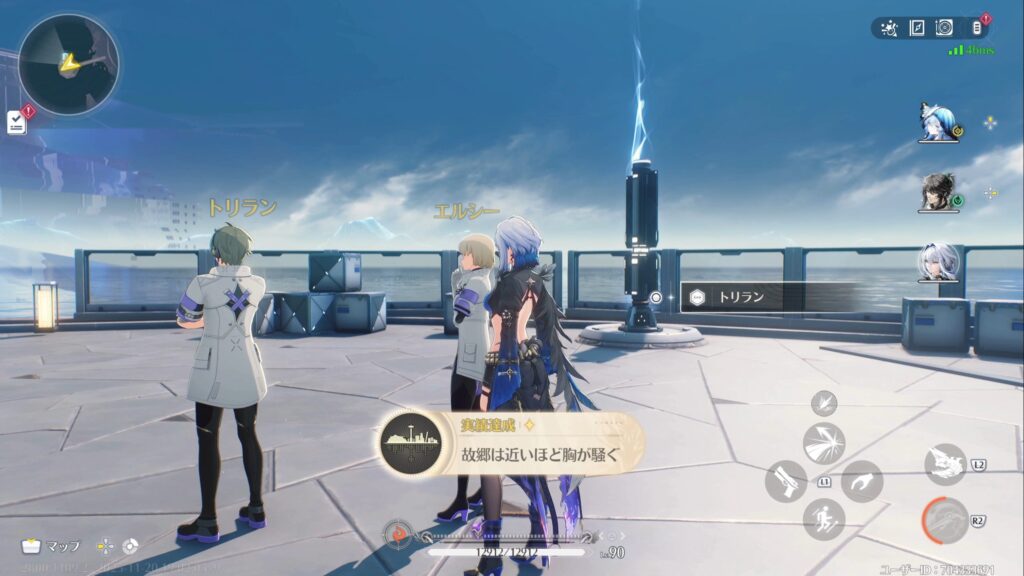Activate the red-ringed ultimate skill icon
The image size is (1024, 576).
944,520
